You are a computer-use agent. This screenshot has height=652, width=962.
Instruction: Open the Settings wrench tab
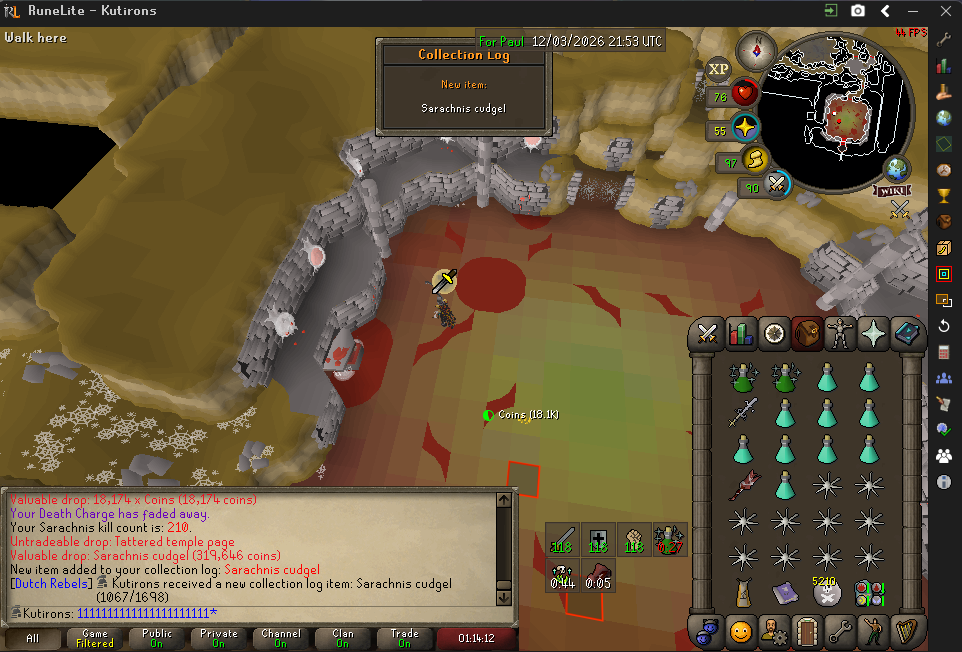point(840,632)
